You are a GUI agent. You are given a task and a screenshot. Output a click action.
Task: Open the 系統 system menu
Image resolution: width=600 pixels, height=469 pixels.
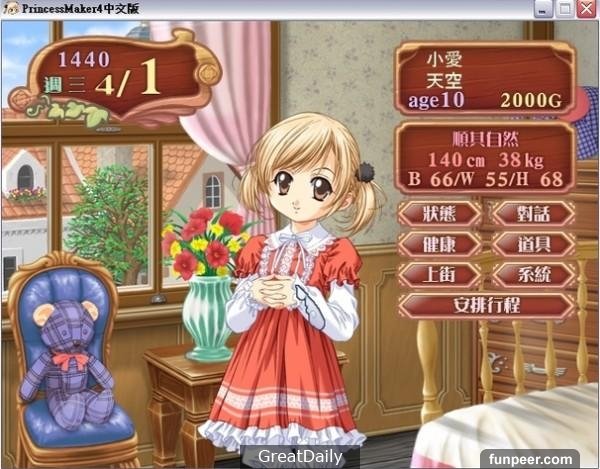click(x=534, y=274)
